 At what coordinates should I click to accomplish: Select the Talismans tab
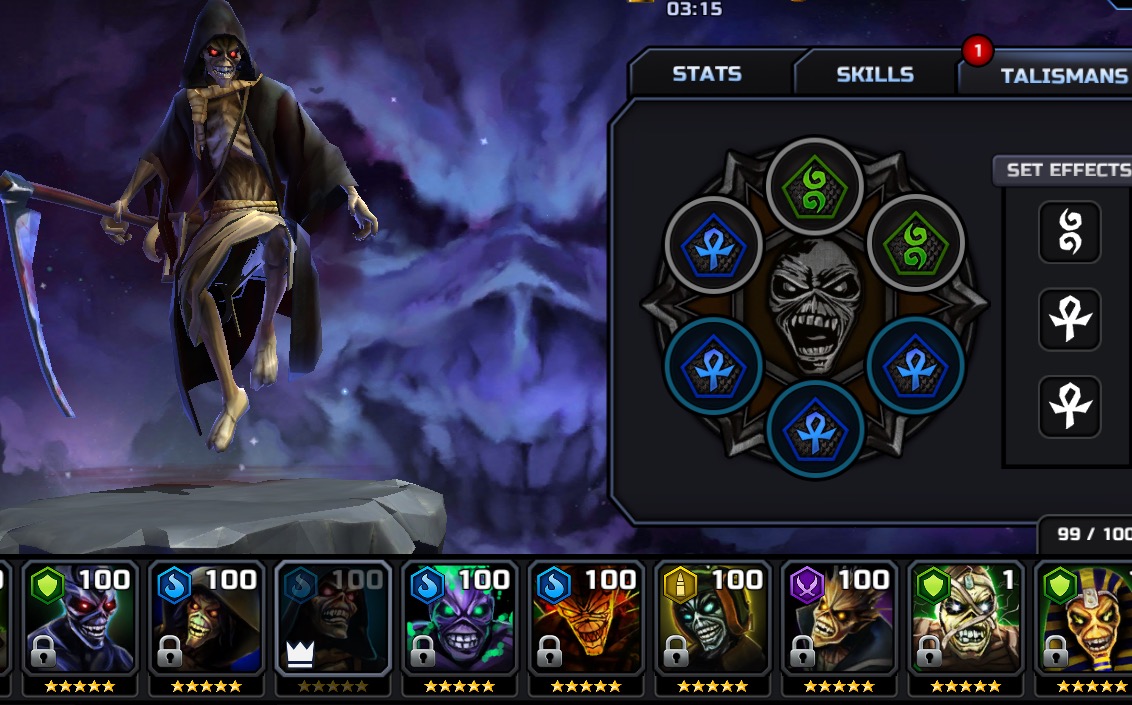pyautogui.click(x=1062, y=75)
